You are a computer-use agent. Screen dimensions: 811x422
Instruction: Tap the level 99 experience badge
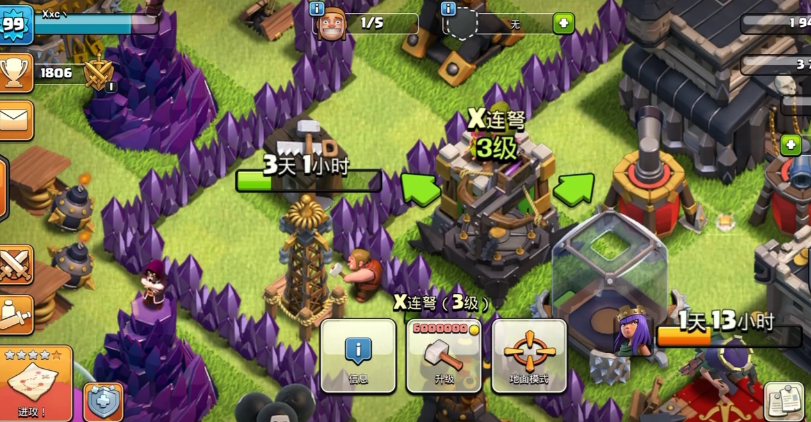click(x=15, y=23)
